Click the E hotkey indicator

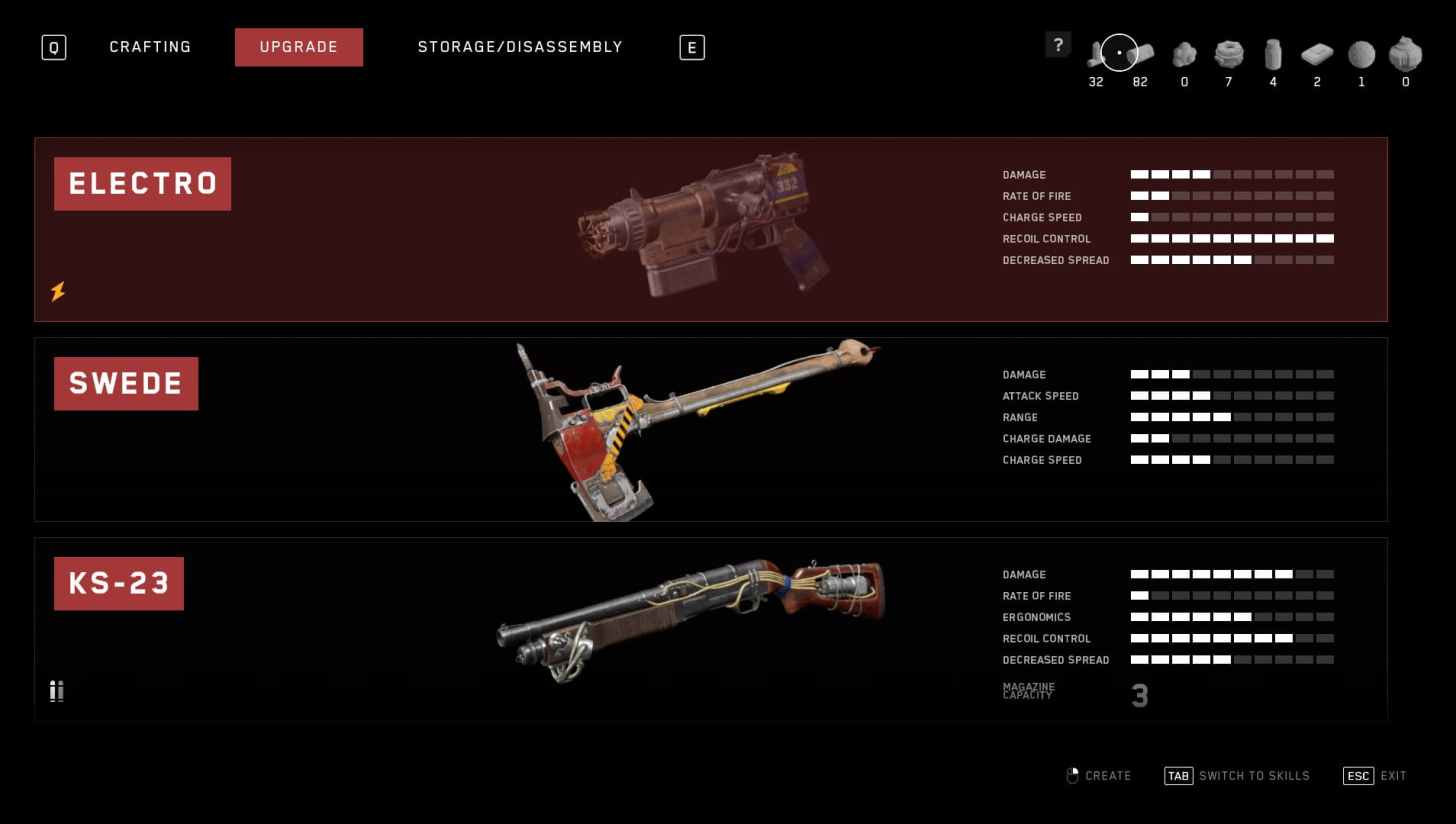691,46
